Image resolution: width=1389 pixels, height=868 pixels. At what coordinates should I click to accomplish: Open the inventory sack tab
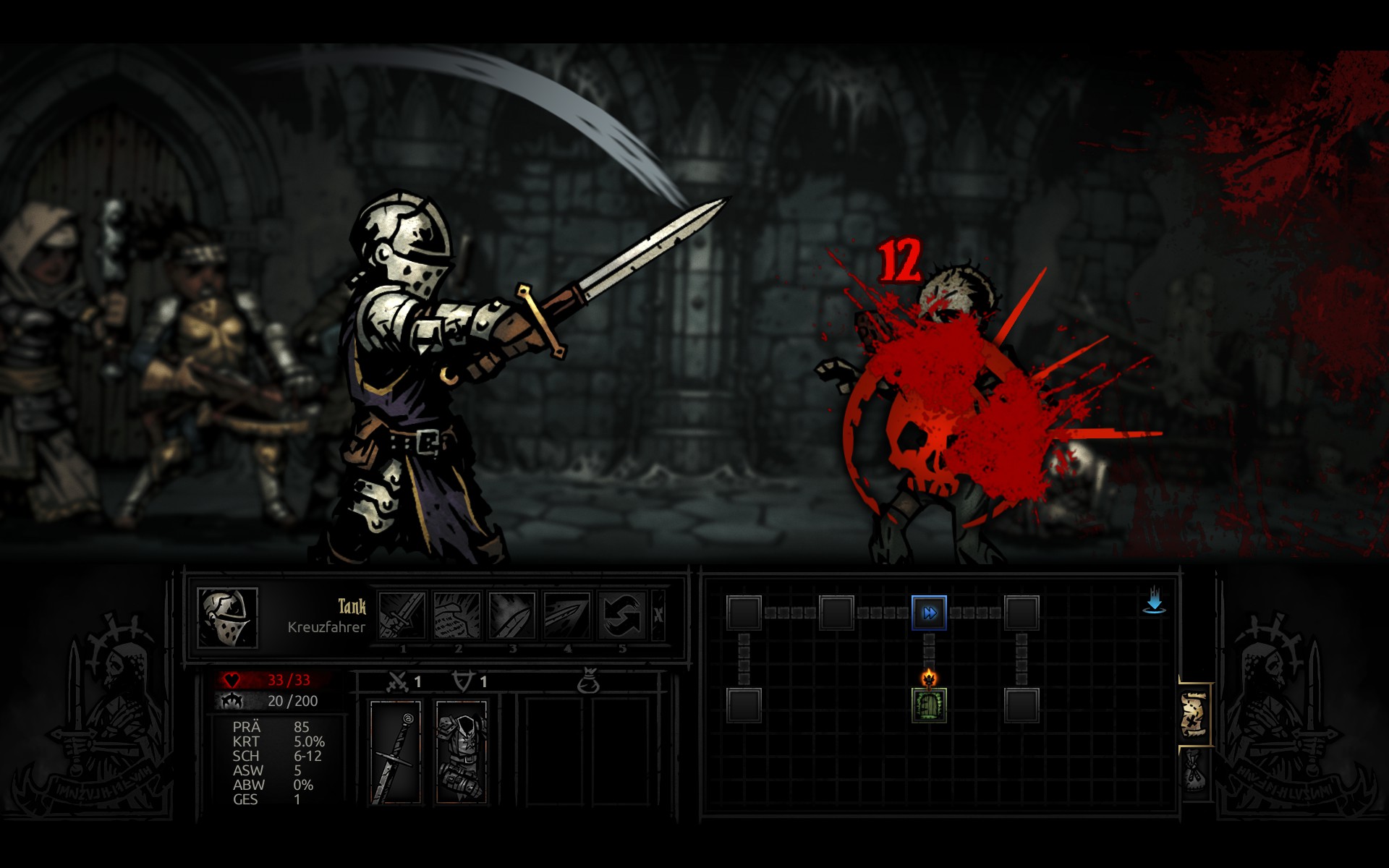click(1194, 771)
